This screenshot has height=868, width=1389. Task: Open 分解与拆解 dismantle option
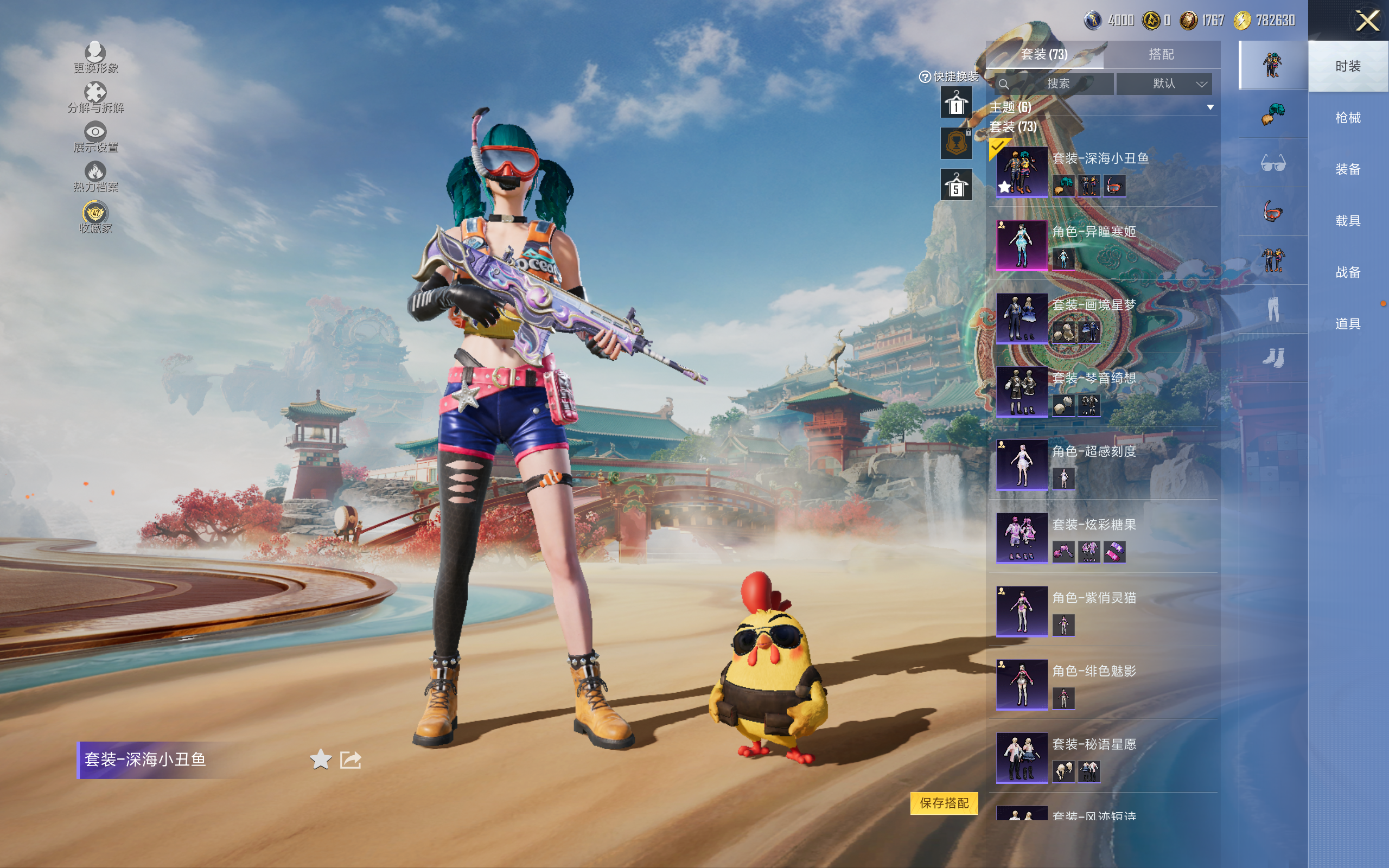(x=95, y=98)
